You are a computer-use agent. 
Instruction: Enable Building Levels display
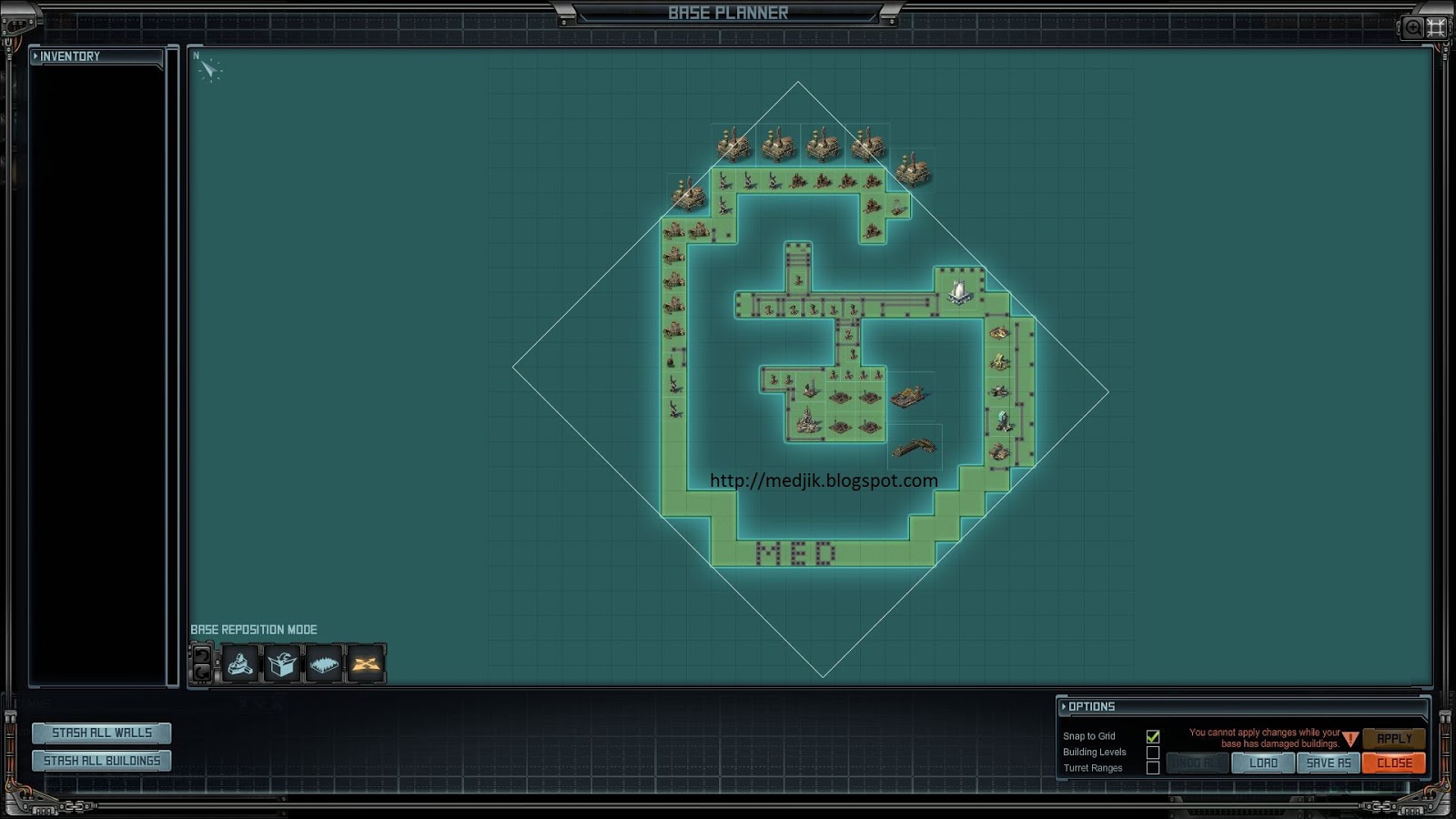click(x=1154, y=753)
